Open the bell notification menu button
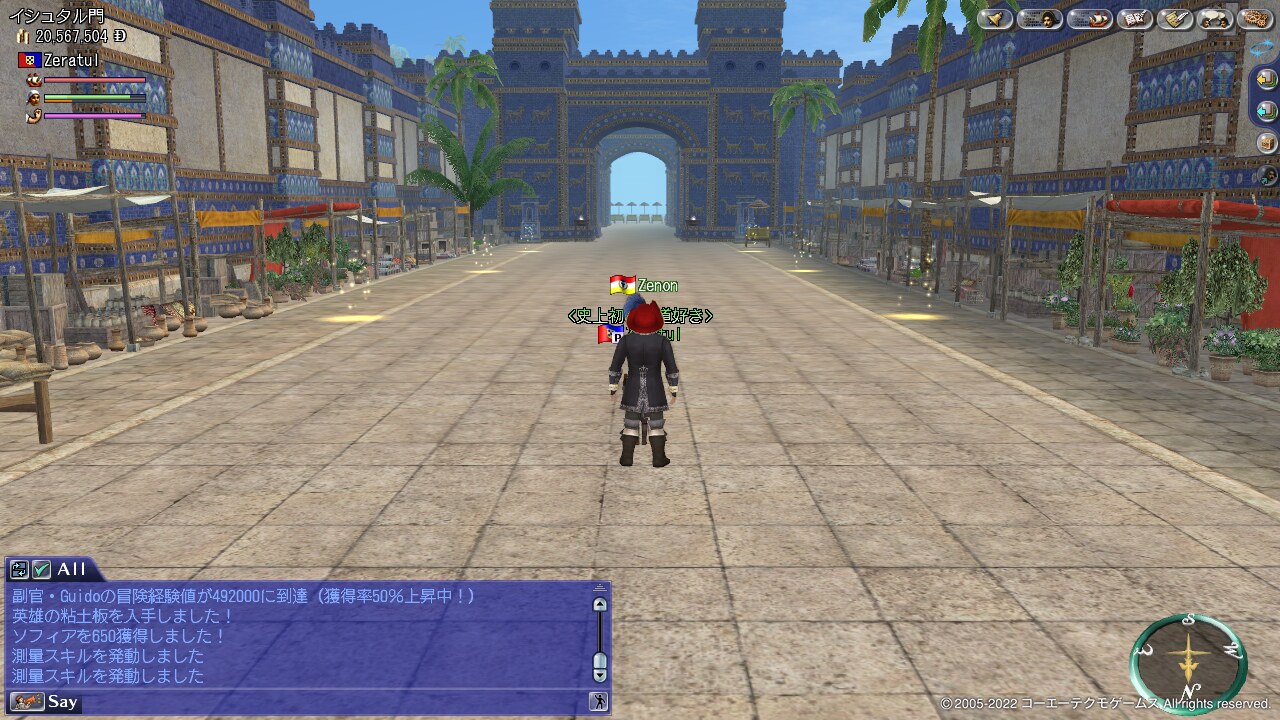 (x=995, y=19)
